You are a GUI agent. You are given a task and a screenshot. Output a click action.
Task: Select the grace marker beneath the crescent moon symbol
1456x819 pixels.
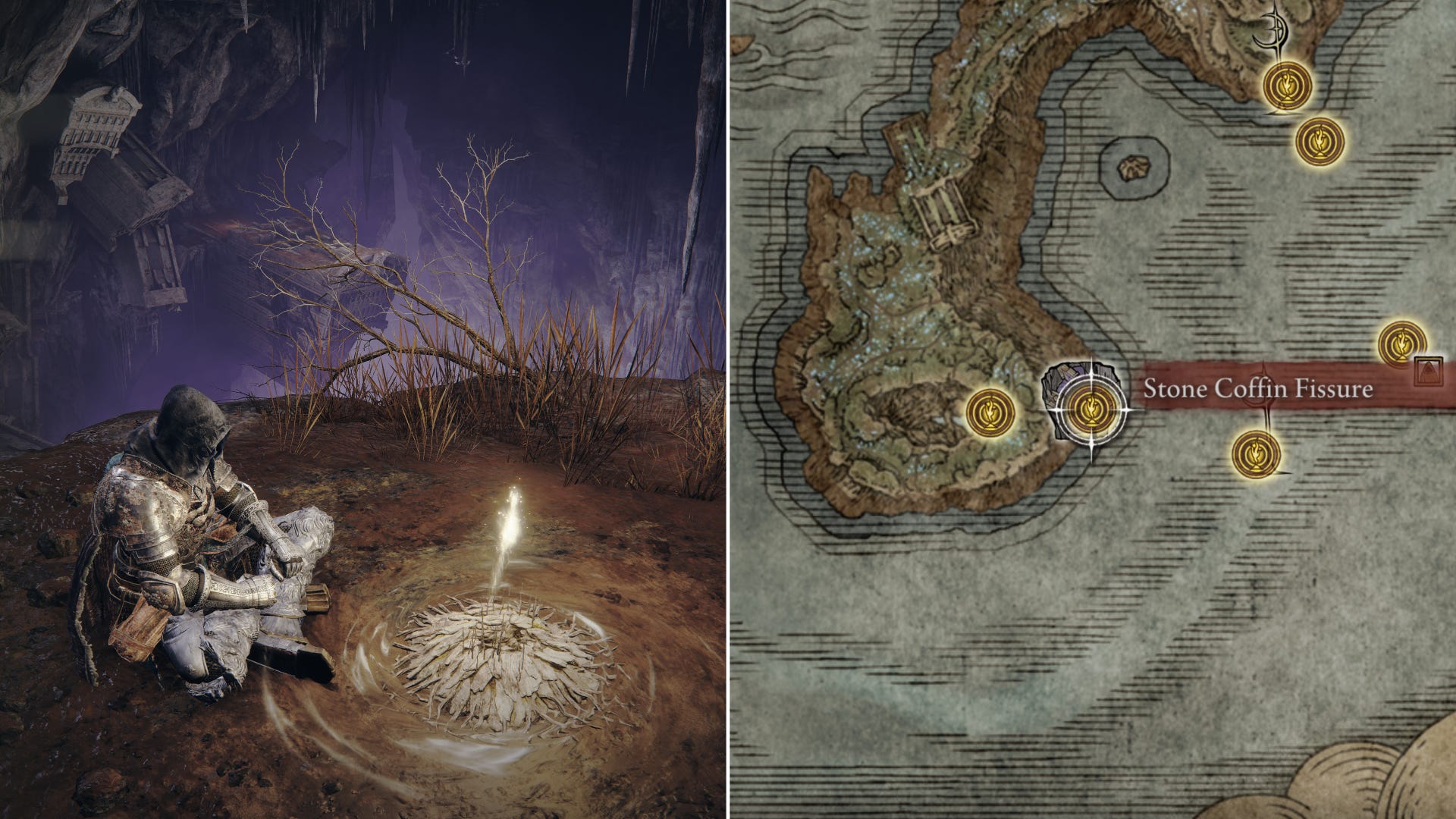[x=1288, y=87]
